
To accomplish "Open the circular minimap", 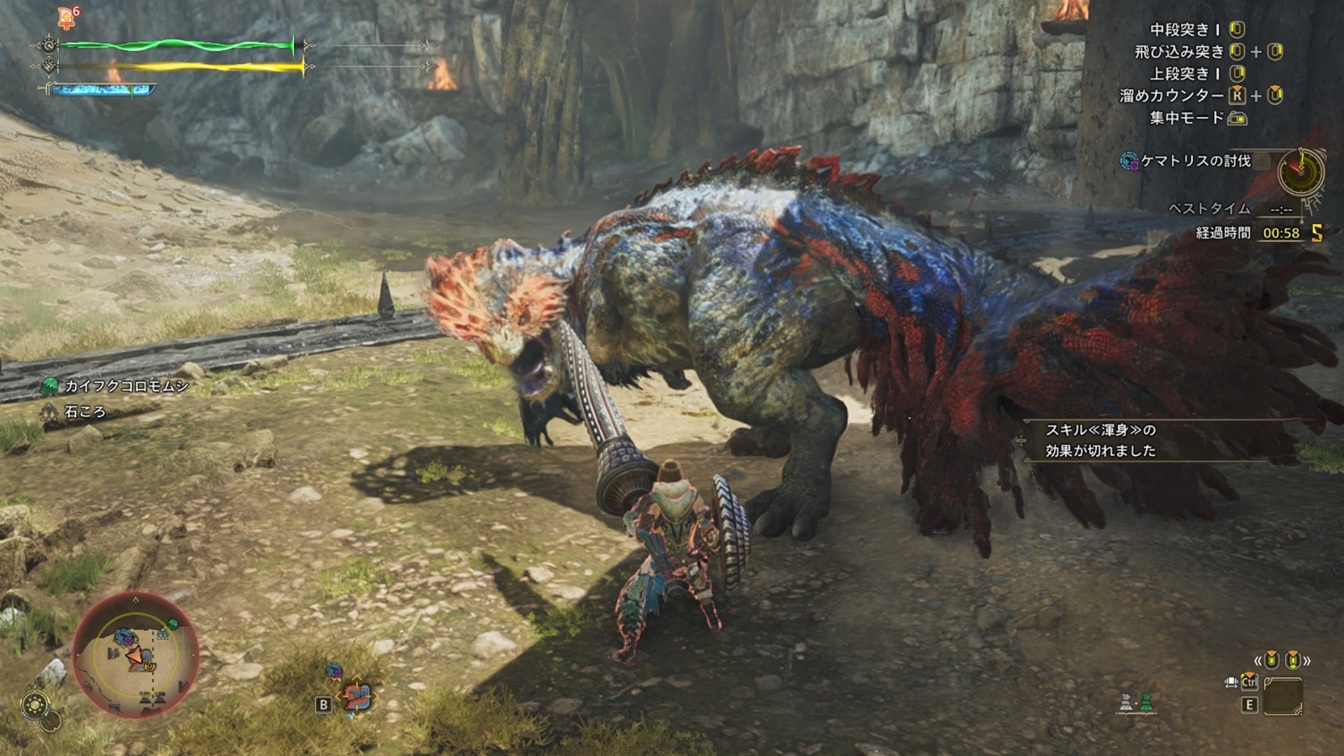I will click(x=135, y=655).
